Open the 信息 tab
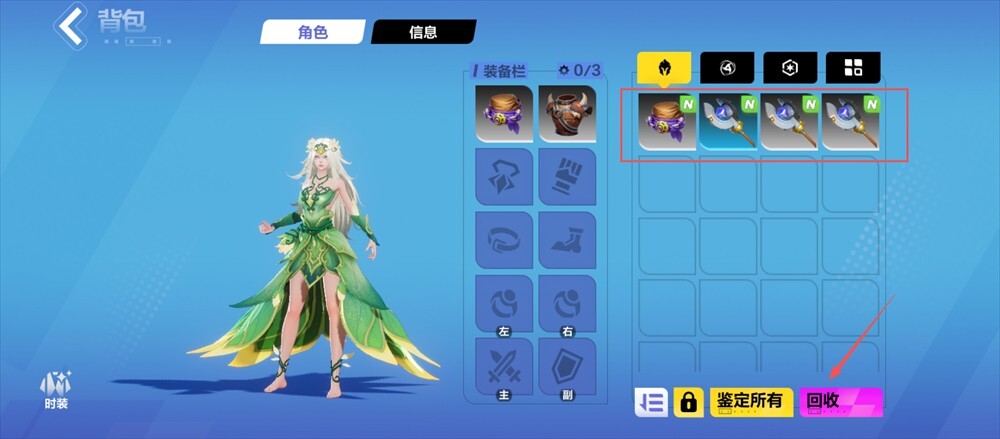Image resolution: width=1000 pixels, height=439 pixels. [x=422, y=32]
